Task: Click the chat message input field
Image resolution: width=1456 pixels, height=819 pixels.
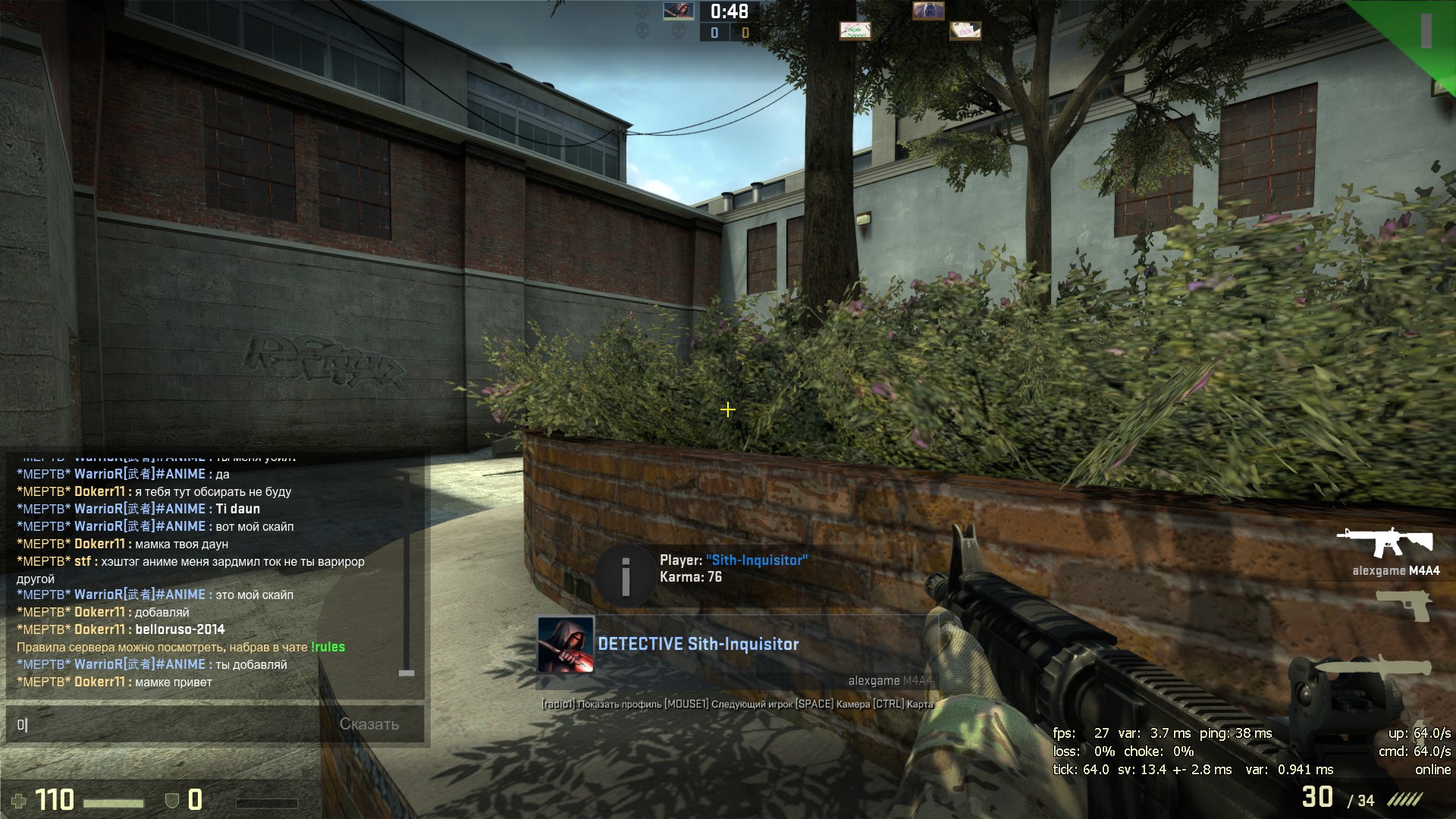Action: [167, 724]
